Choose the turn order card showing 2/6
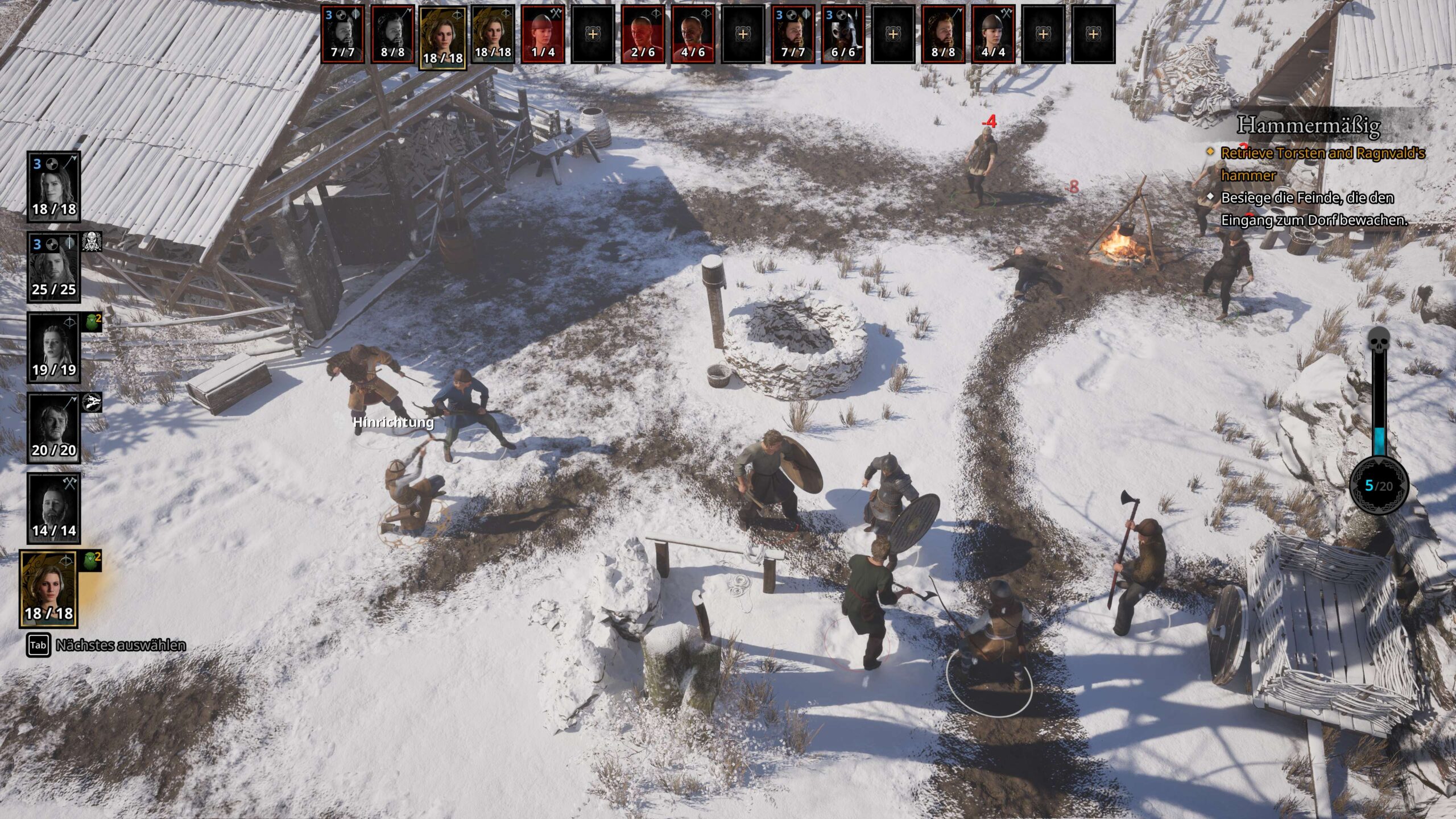 643,34
